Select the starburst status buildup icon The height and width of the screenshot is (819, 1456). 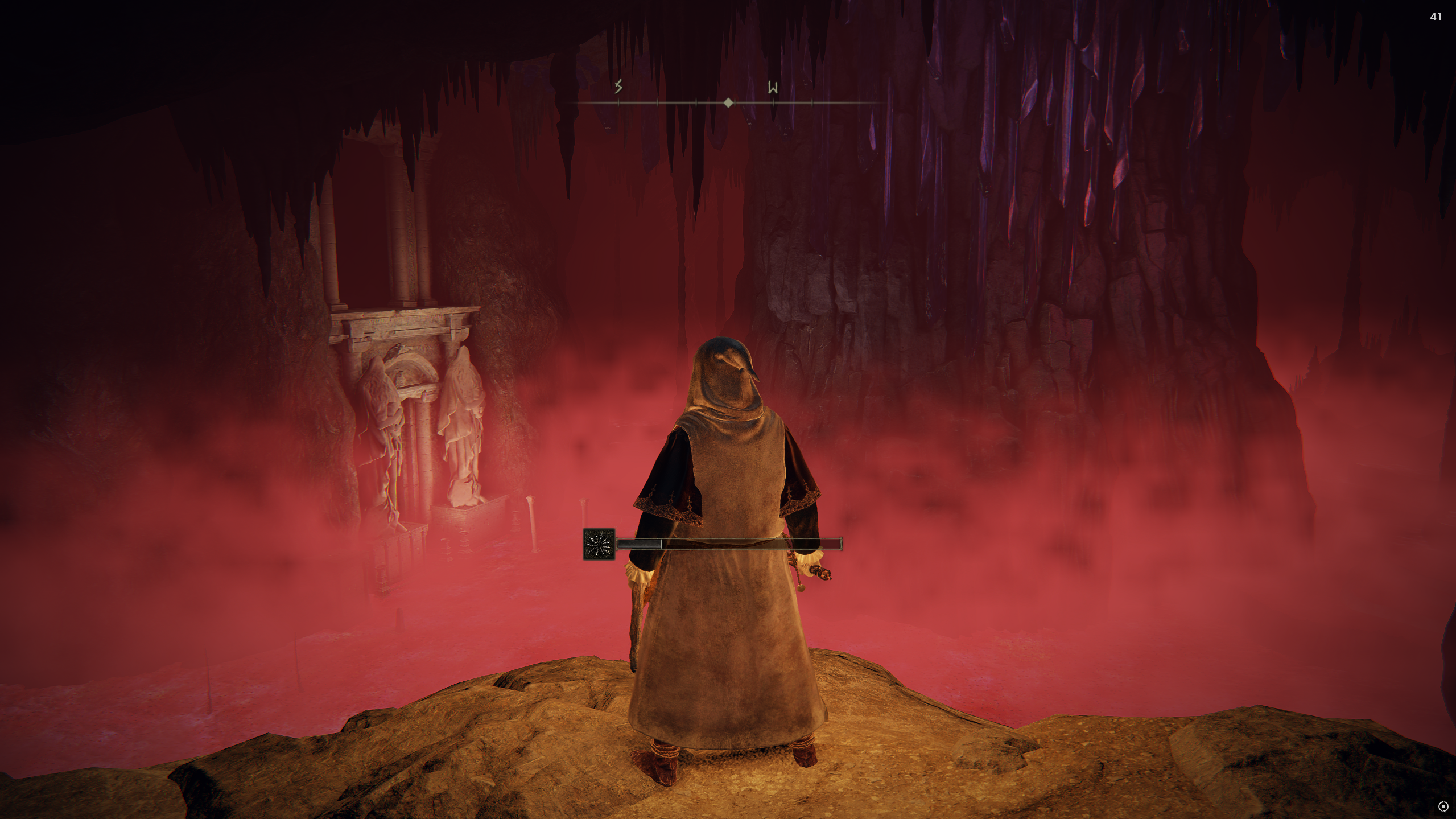tap(599, 545)
